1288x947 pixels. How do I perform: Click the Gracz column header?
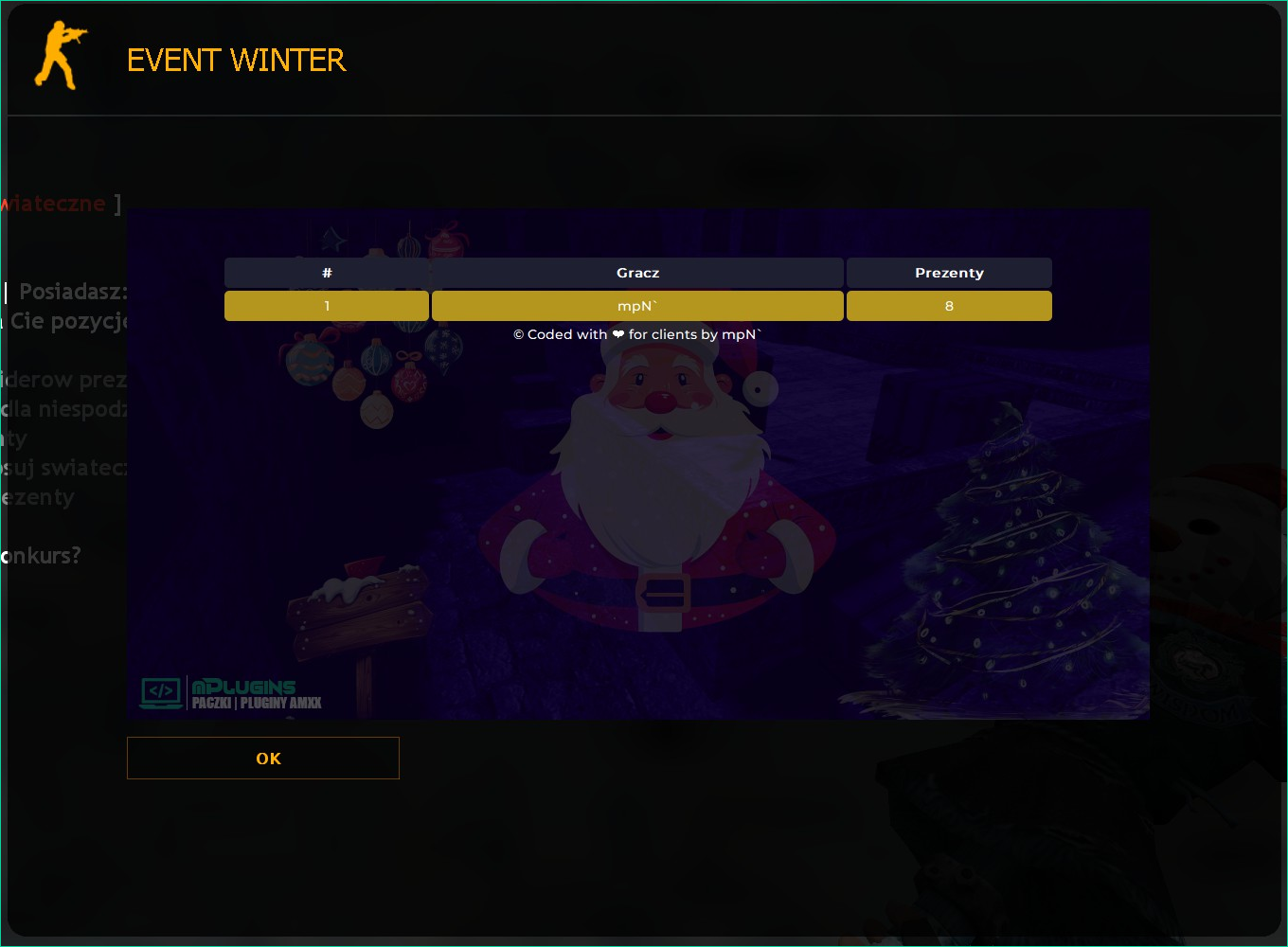(x=637, y=273)
